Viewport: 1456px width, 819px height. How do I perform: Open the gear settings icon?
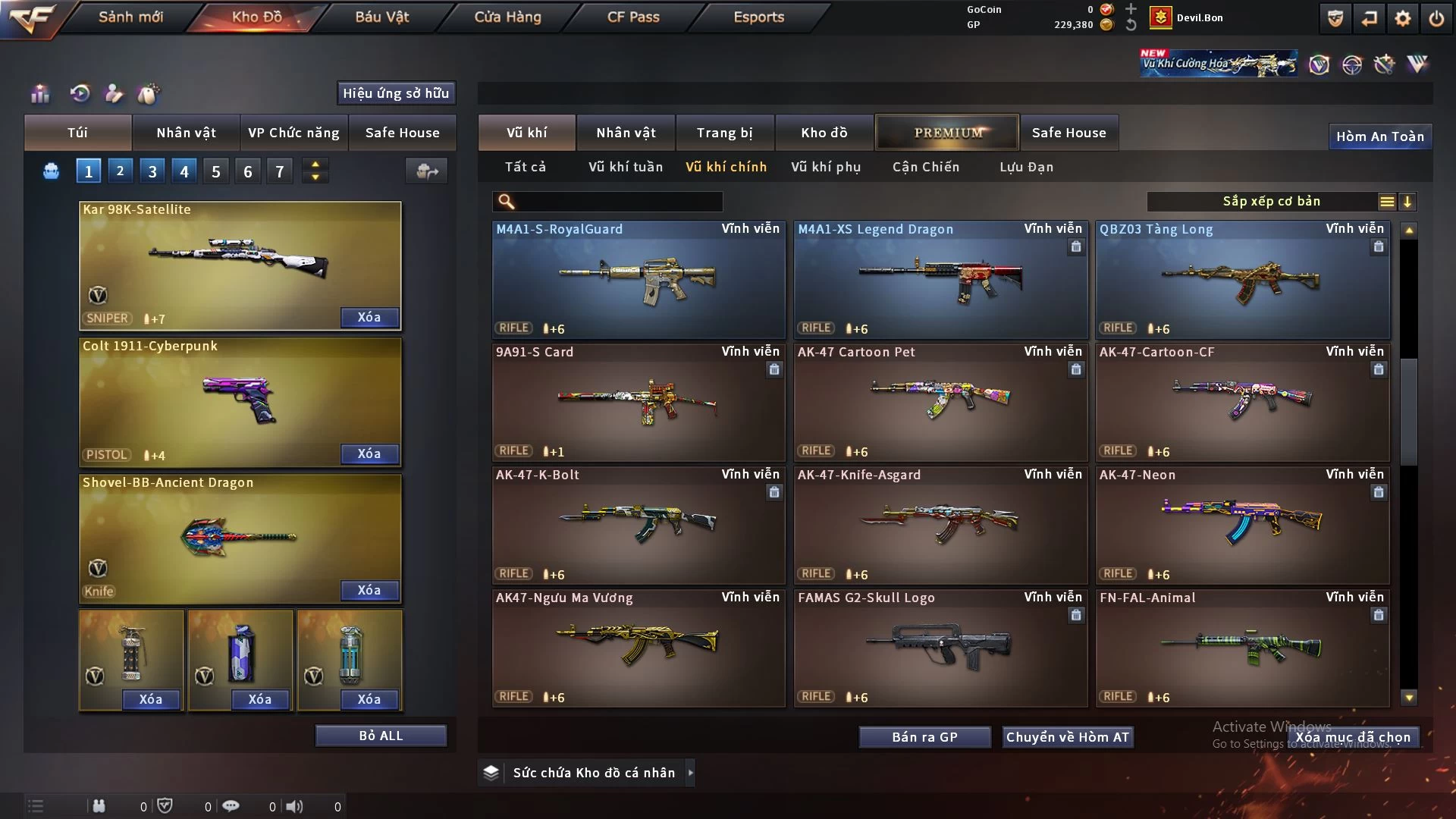pyautogui.click(x=1403, y=18)
